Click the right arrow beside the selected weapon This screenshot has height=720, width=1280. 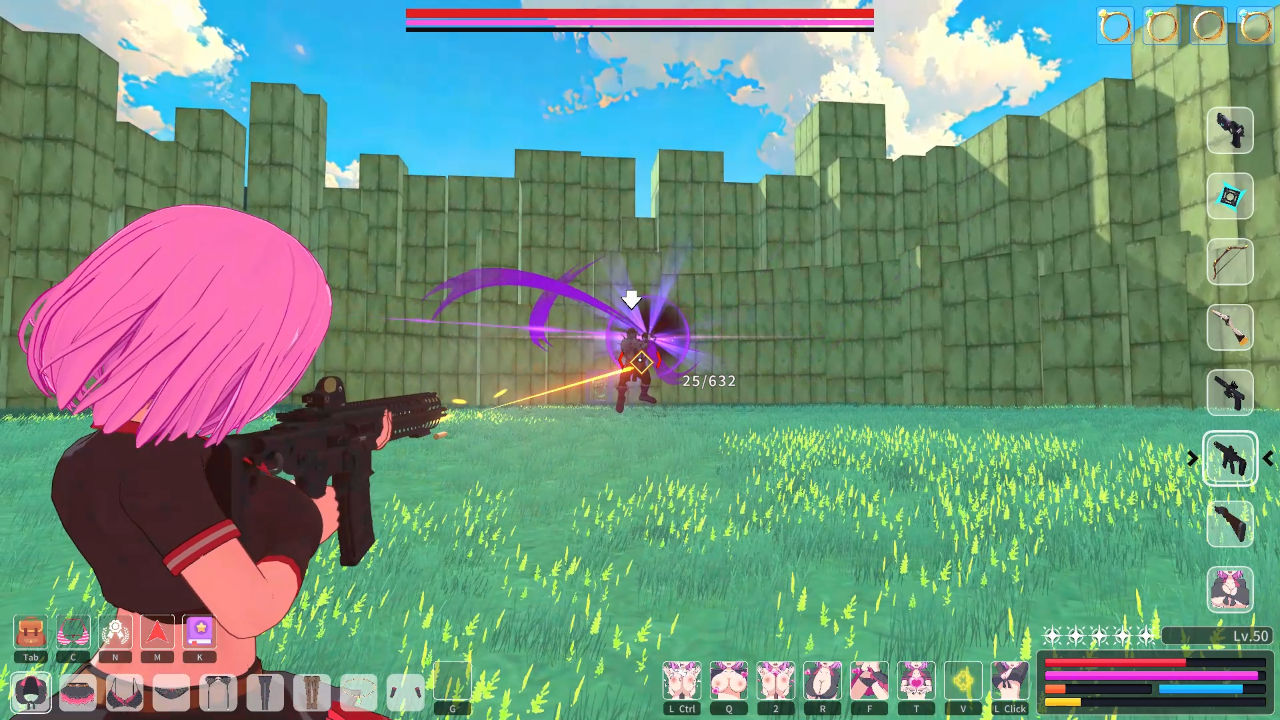[x=1192, y=459]
